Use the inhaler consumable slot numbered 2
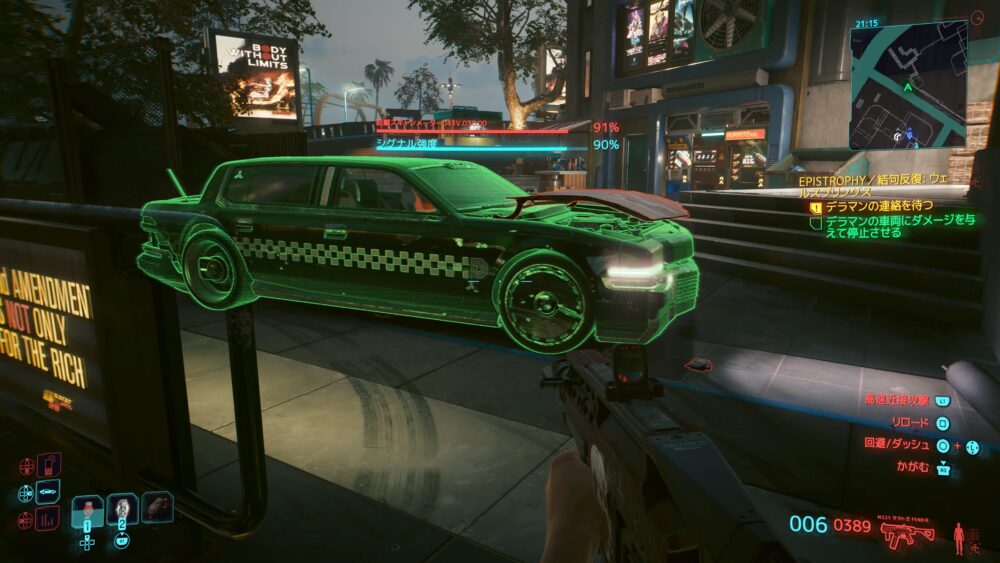1000x563 pixels. [x=122, y=510]
